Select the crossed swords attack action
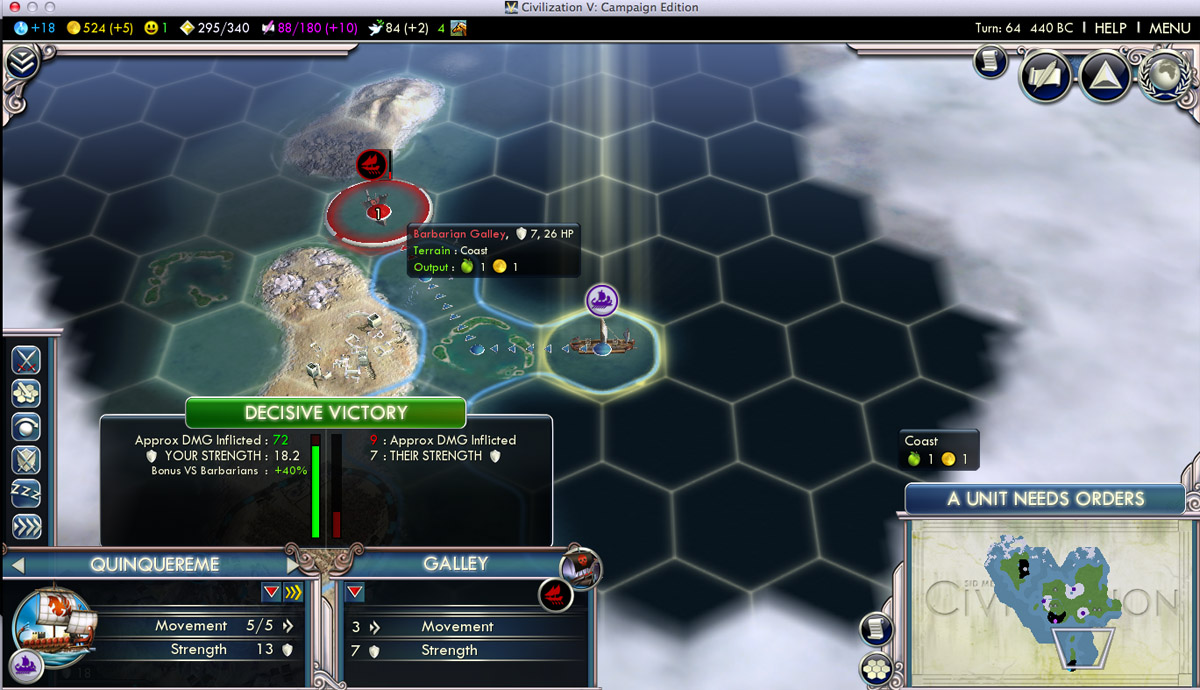This screenshot has height=690, width=1200. click(26, 360)
